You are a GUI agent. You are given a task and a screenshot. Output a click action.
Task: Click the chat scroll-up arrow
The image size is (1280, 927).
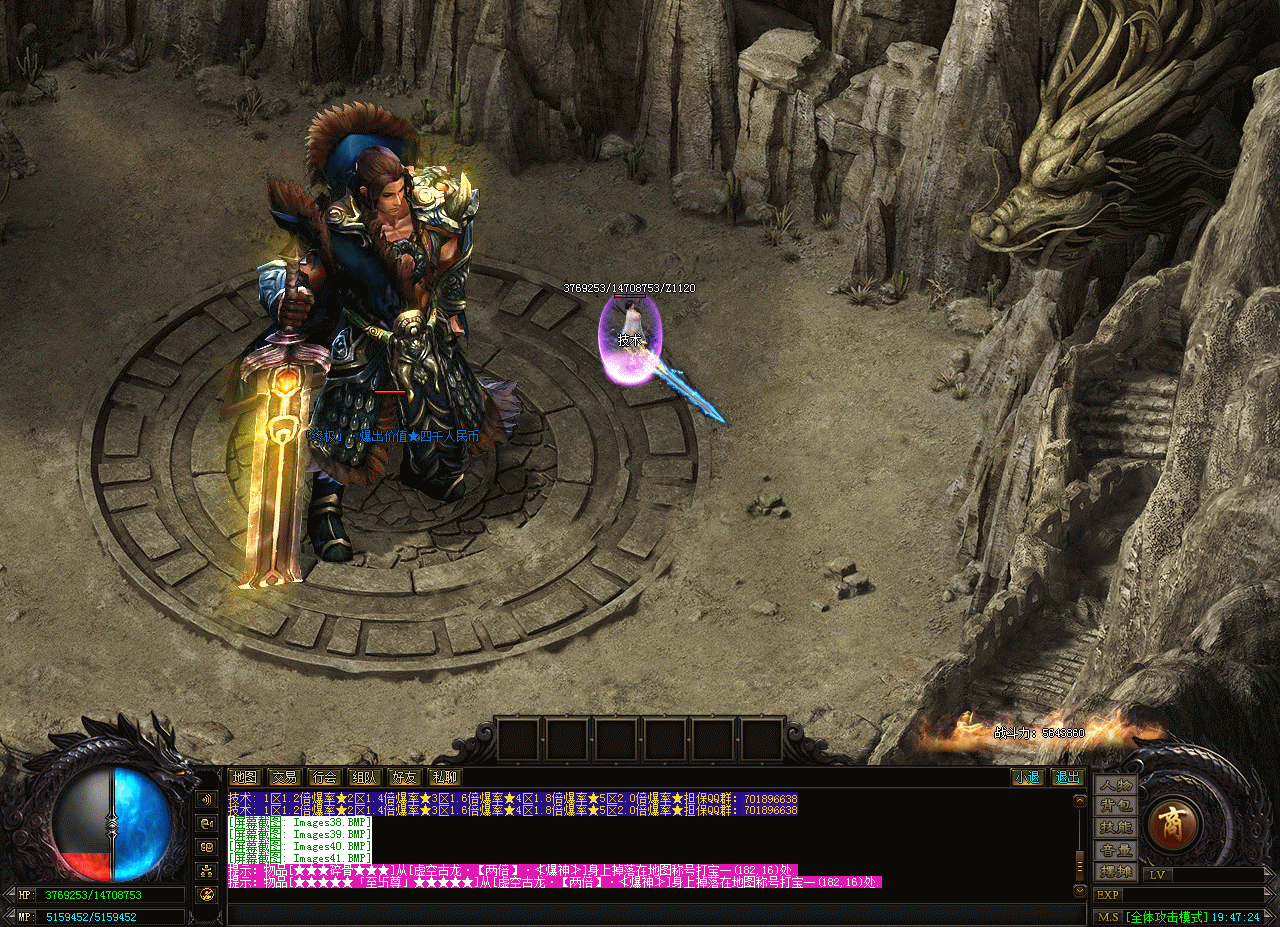coord(1079,801)
